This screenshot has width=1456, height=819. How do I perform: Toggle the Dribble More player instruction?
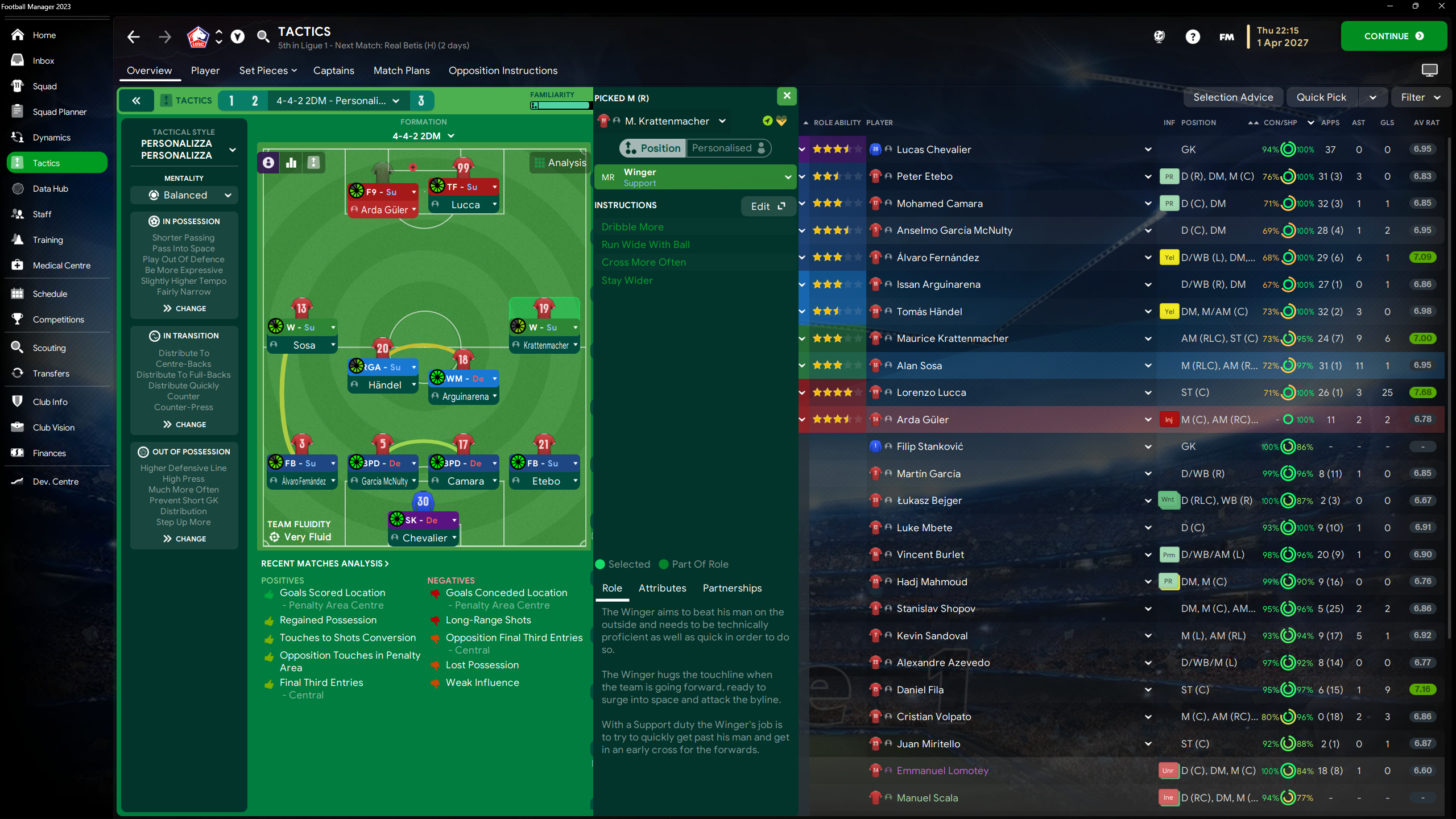click(x=633, y=226)
